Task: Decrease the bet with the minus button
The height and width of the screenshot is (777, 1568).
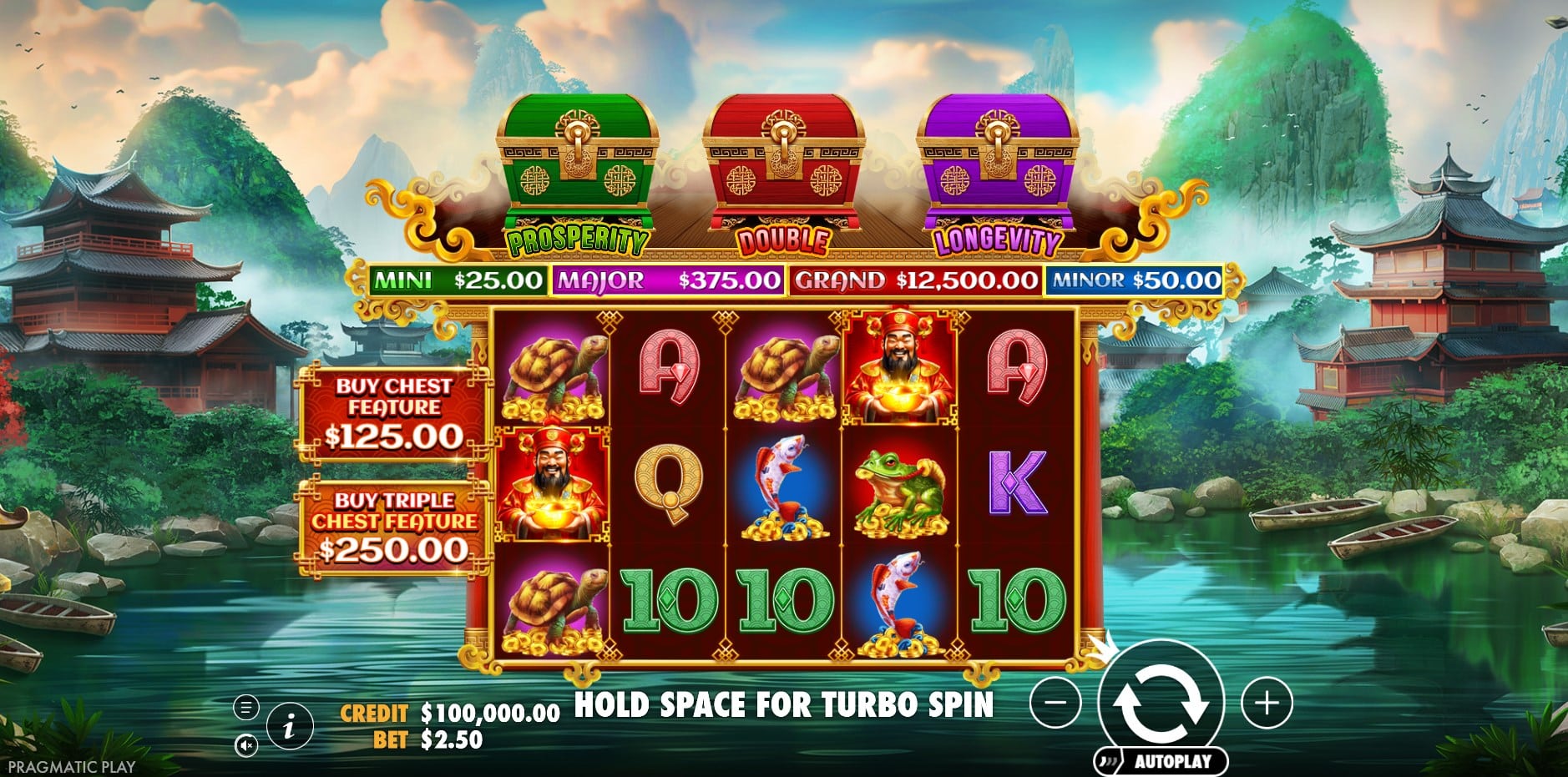Action: coord(1055,703)
